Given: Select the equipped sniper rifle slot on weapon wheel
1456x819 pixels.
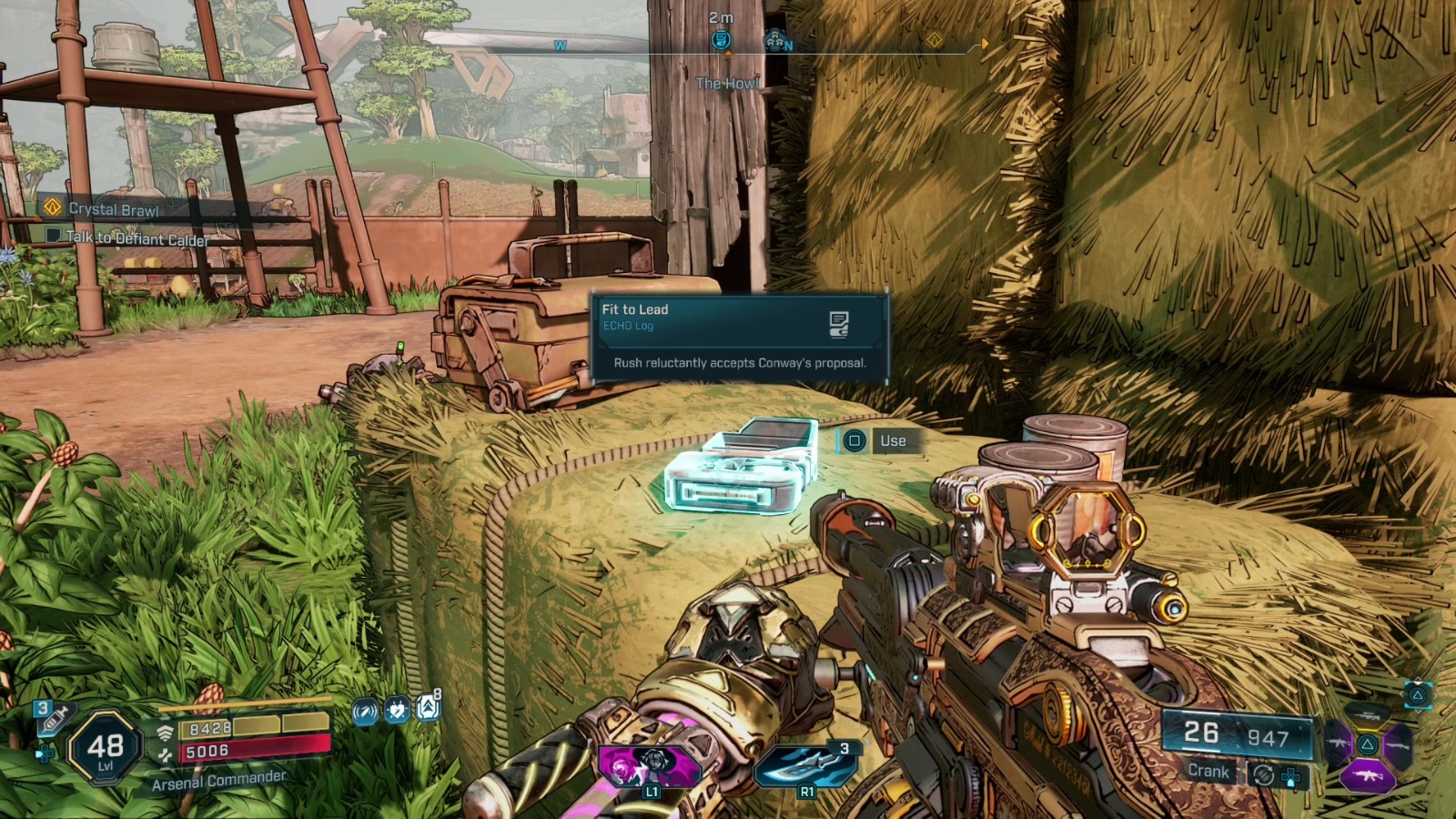Looking at the screenshot, I should [x=1368, y=715].
